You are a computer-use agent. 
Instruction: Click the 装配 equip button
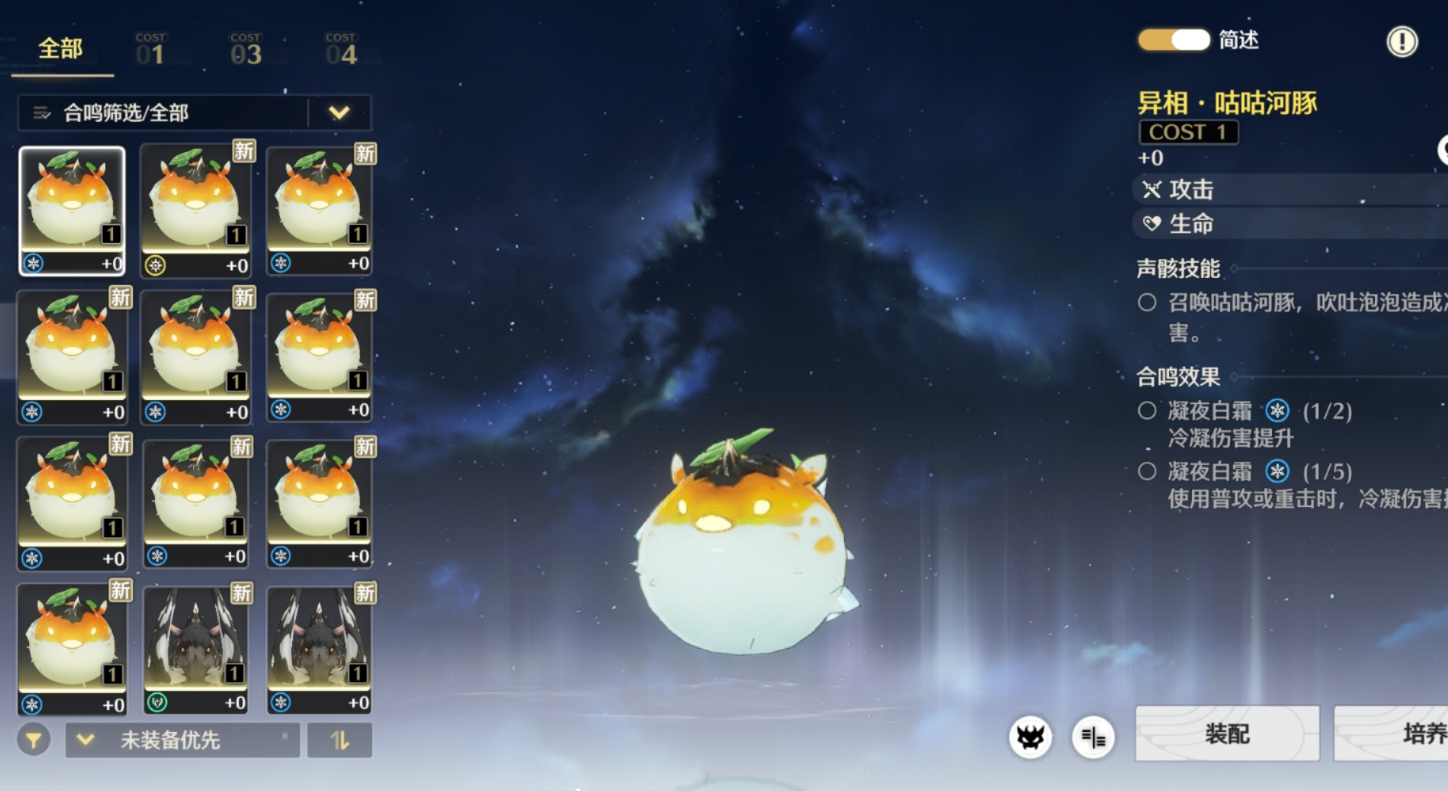click(x=1227, y=734)
